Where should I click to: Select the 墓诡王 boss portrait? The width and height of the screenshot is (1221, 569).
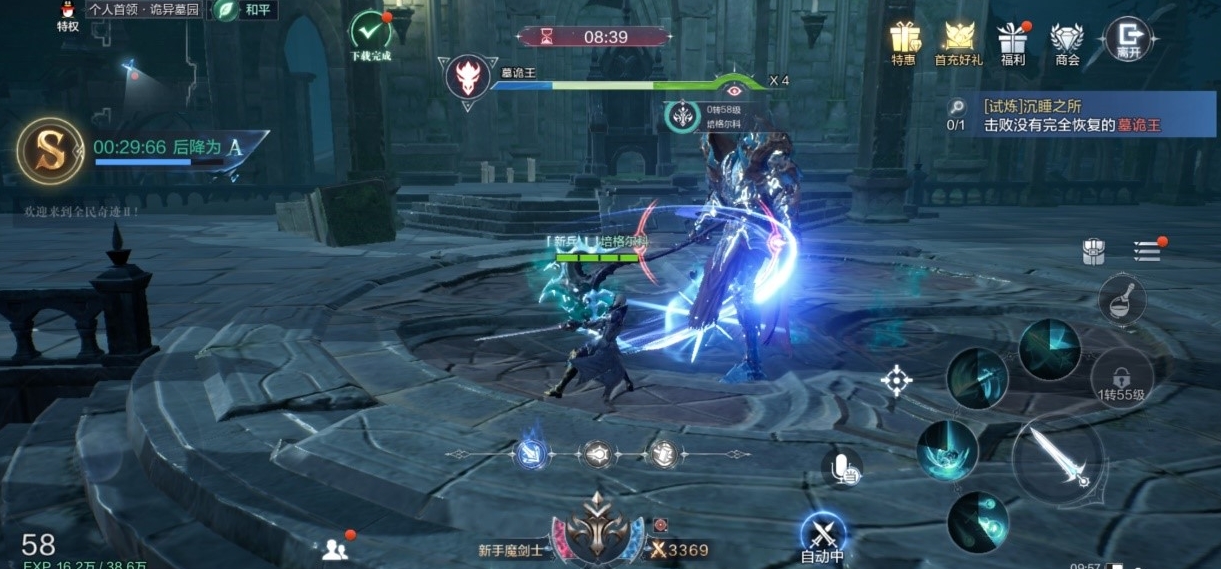coord(467,78)
